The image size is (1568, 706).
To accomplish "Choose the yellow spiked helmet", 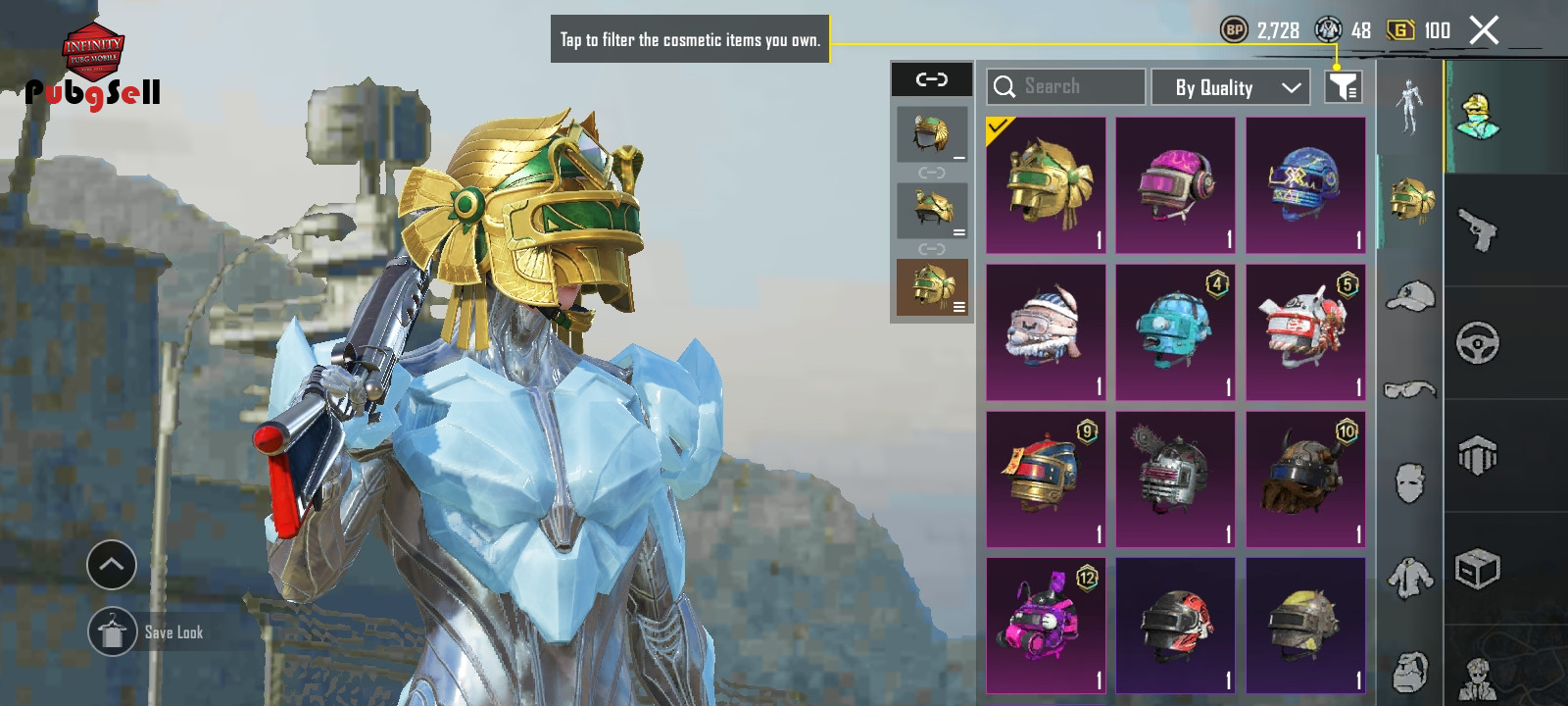I will pyautogui.click(x=1305, y=626).
